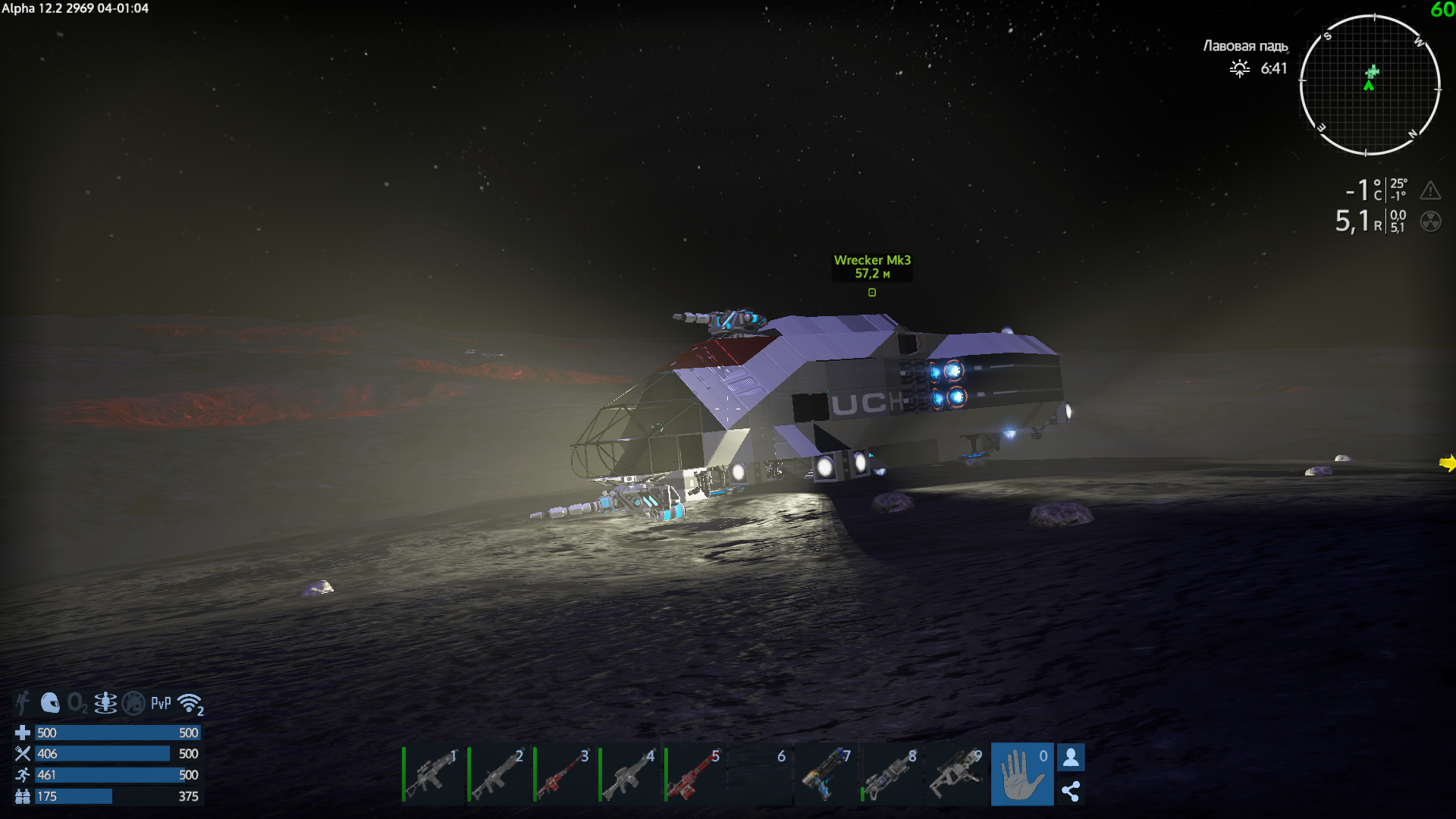This screenshot has width=1456, height=819.
Task: Click the share icon beside the hotbar
Action: [x=1071, y=792]
